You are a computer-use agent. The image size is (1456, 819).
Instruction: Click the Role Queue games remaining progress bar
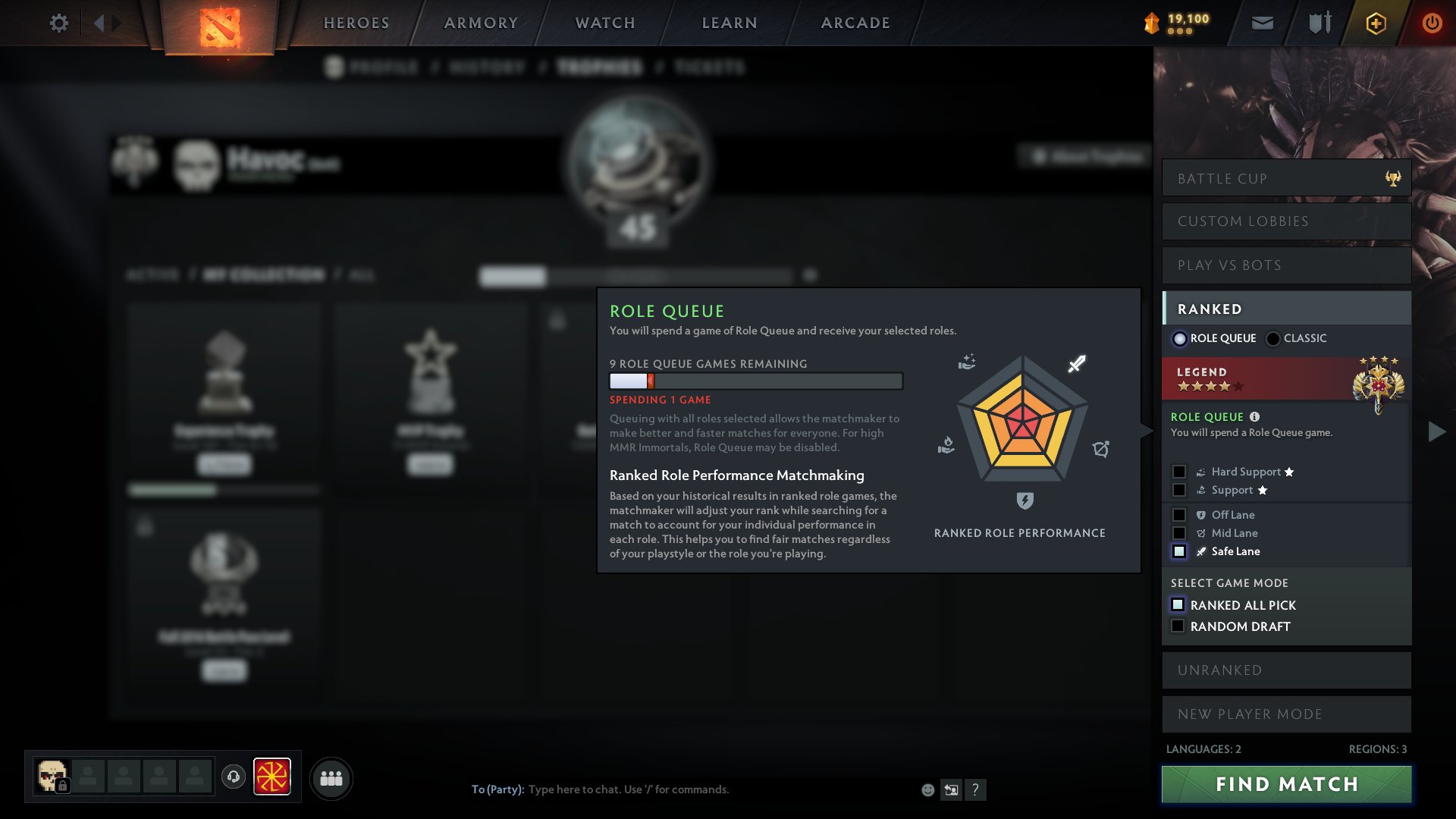[755, 381]
